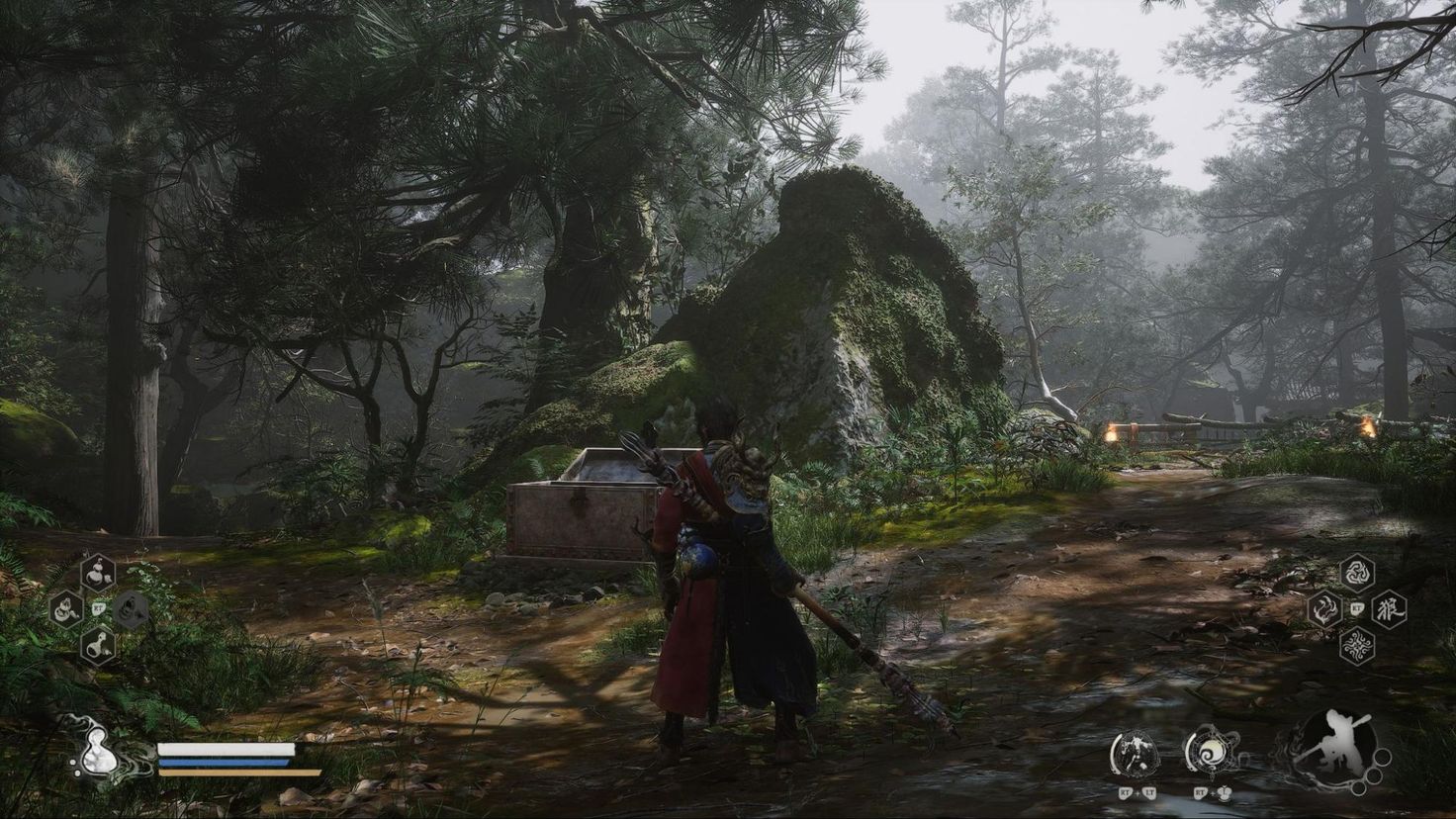
Task: Click the RT+LT button prompt under the transformation icon
Action: [1137, 792]
